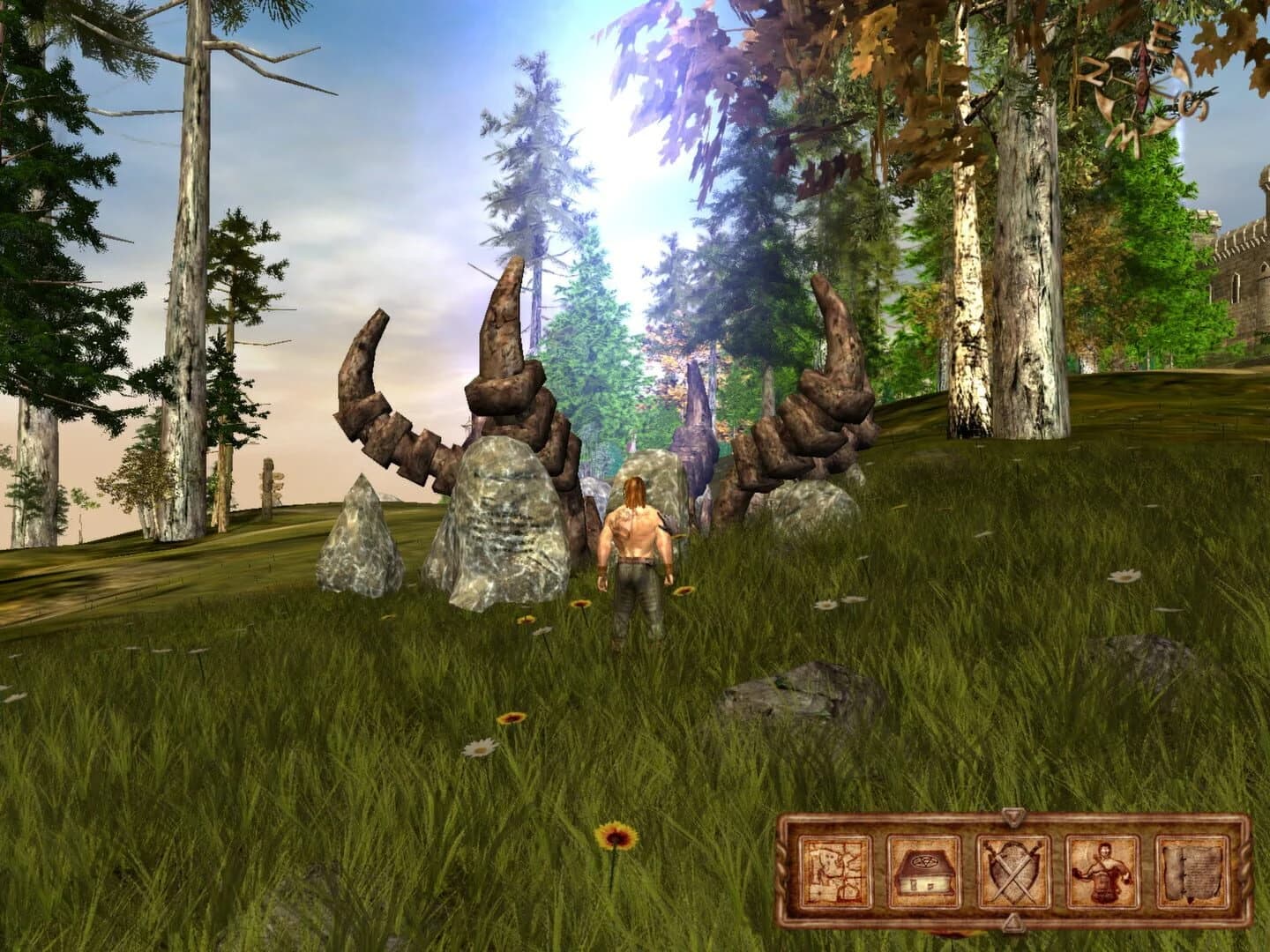This screenshot has height=952, width=1270.
Task: Toggle the character panel visibility
Action: (x=1102, y=873)
